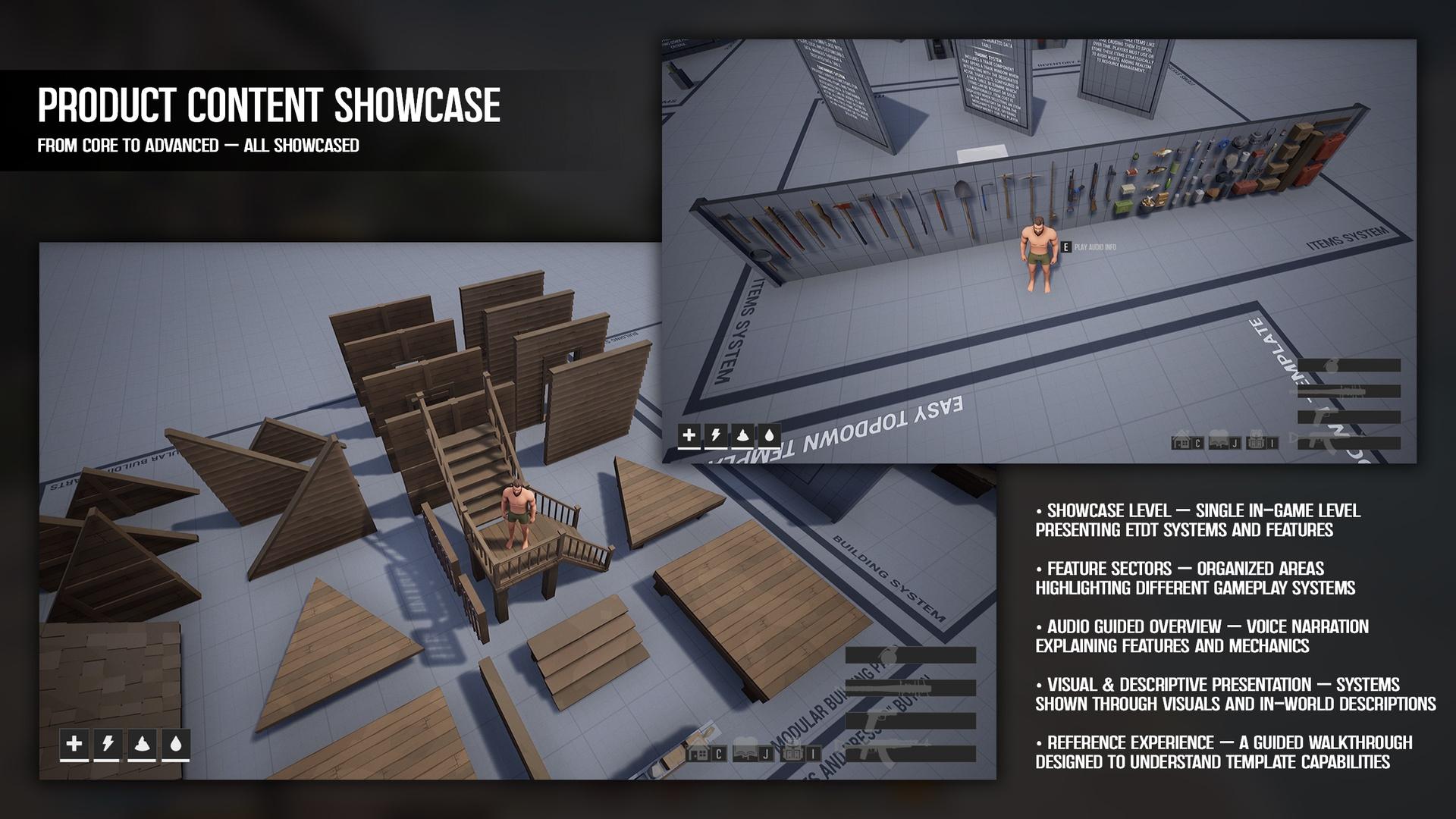Open the journal book icon in items-wall screenshot

1218,442
